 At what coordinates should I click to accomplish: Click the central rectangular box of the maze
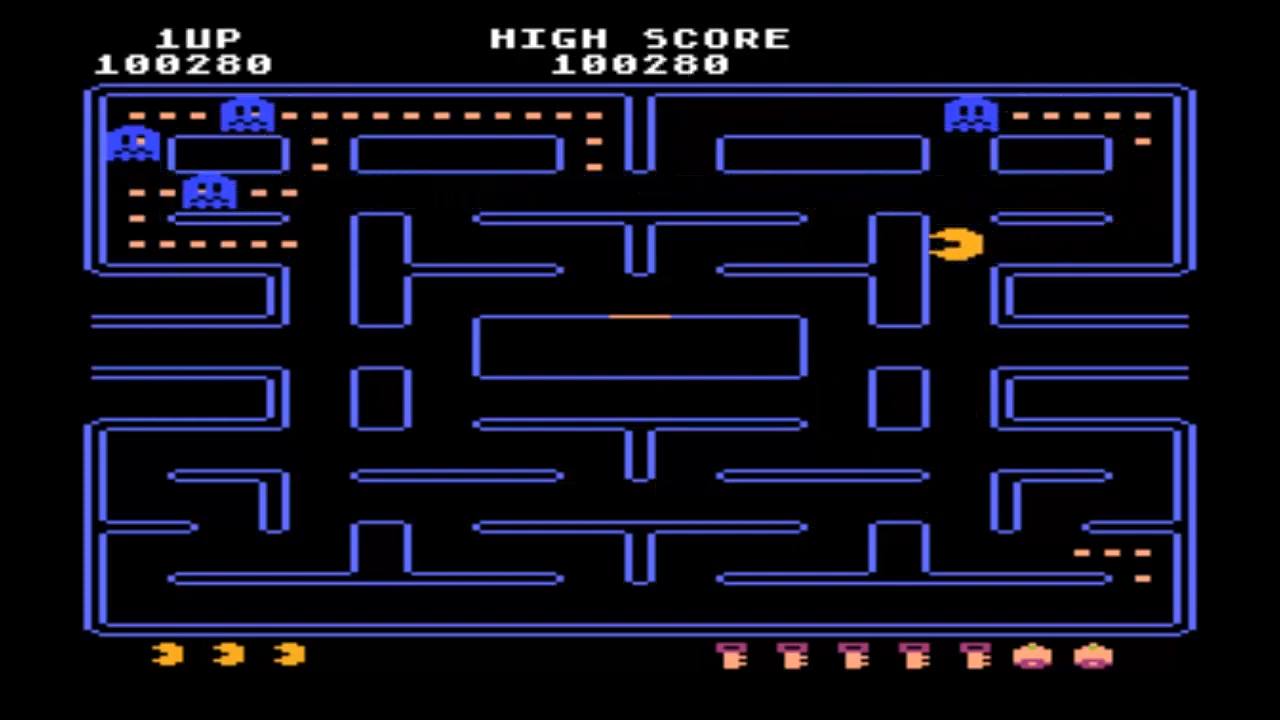pyautogui.click(x=640, y=347)
